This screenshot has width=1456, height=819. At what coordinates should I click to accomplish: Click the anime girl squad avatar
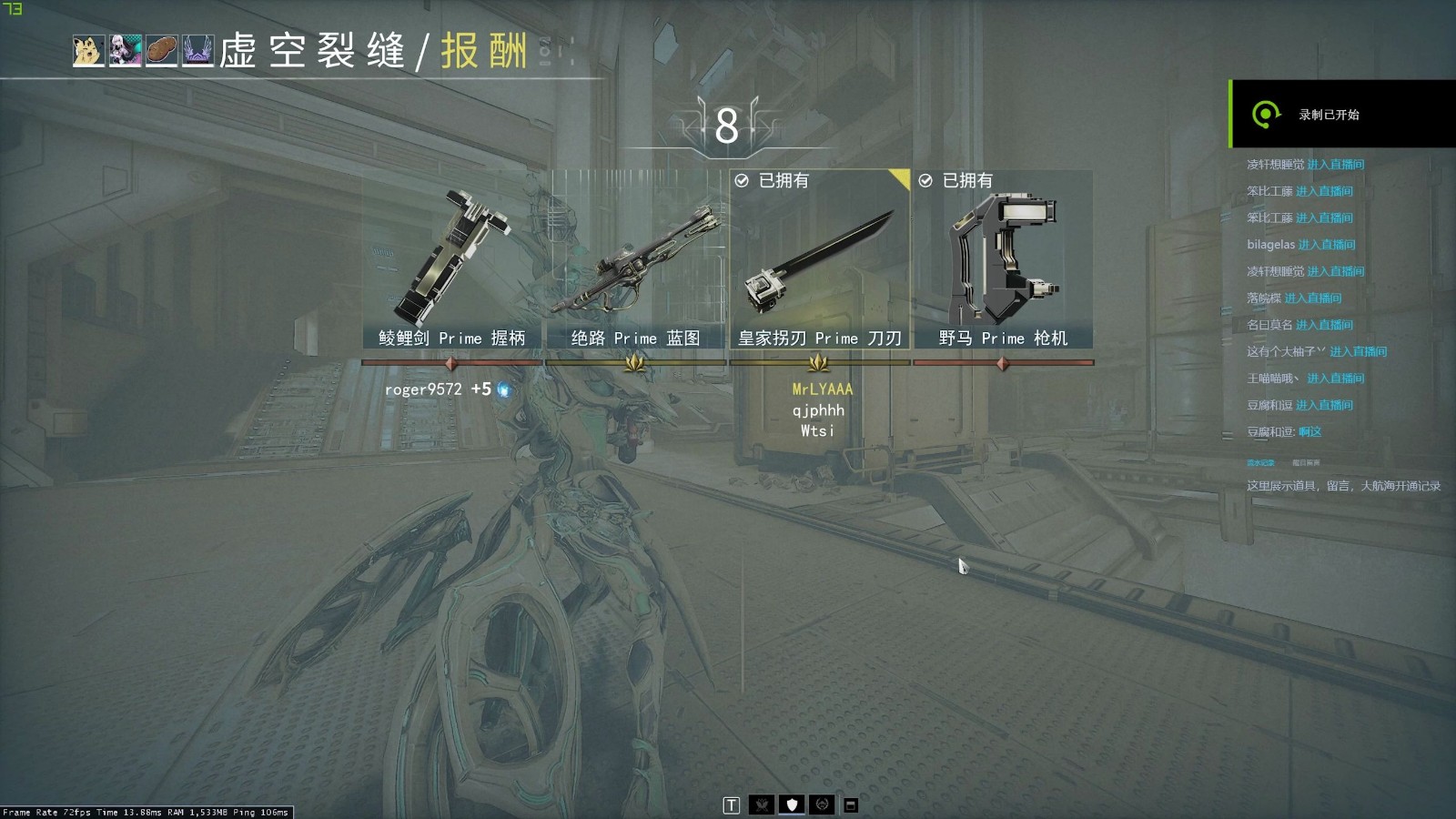point(125,51)
